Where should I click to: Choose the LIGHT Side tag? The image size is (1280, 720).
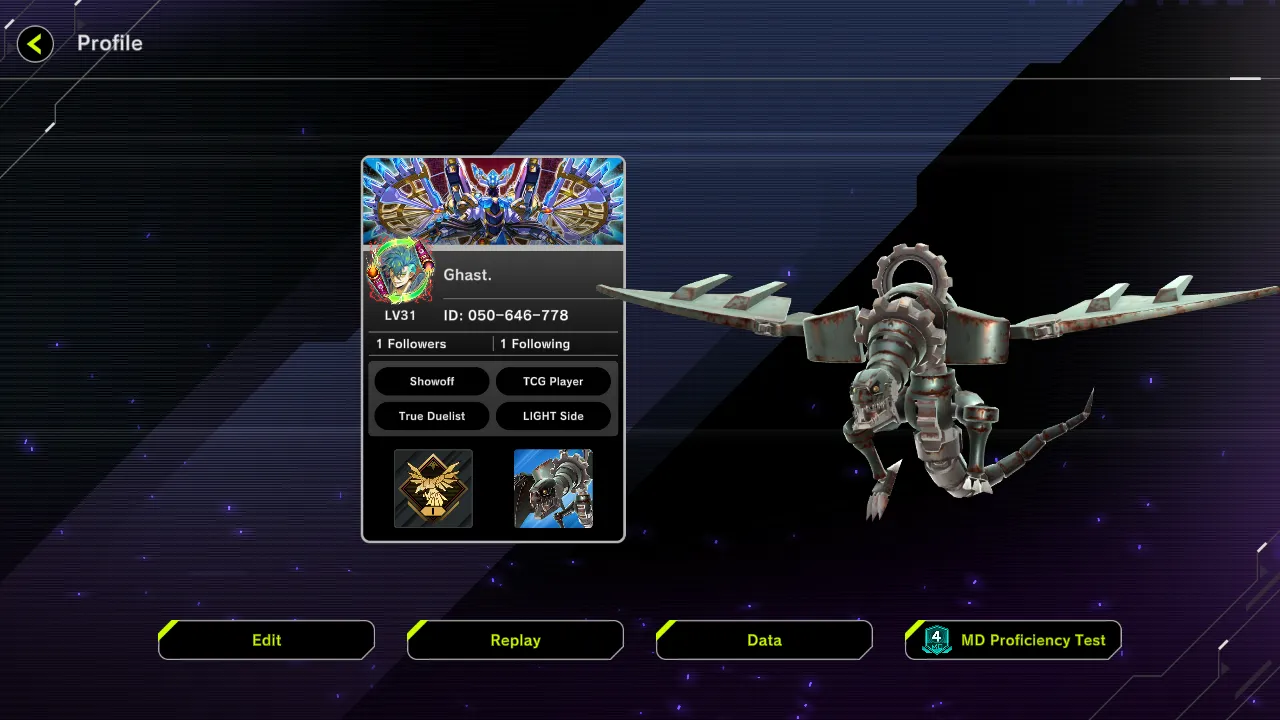[553, 416]
